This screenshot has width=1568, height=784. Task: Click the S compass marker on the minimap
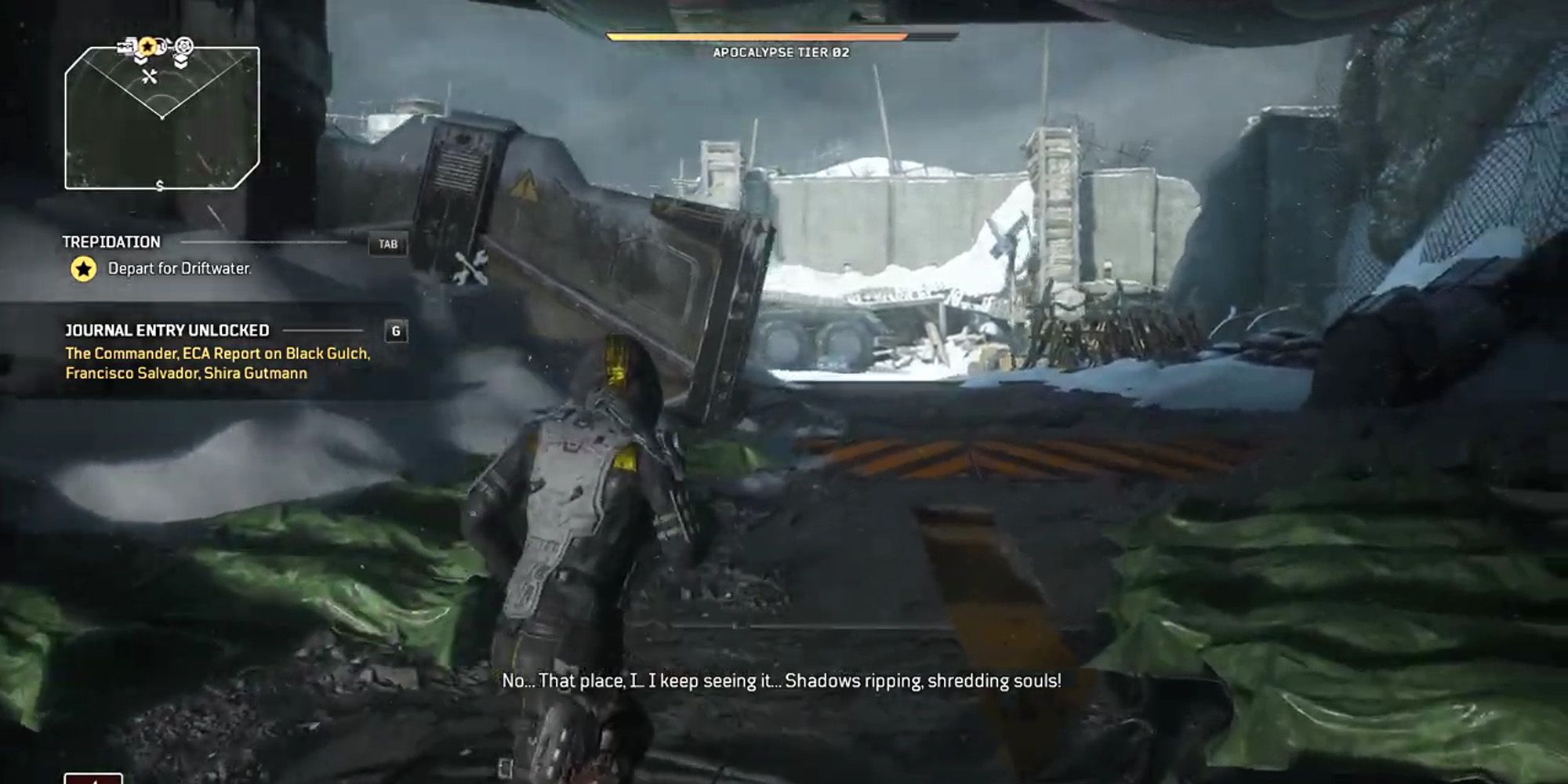point(159,185)
